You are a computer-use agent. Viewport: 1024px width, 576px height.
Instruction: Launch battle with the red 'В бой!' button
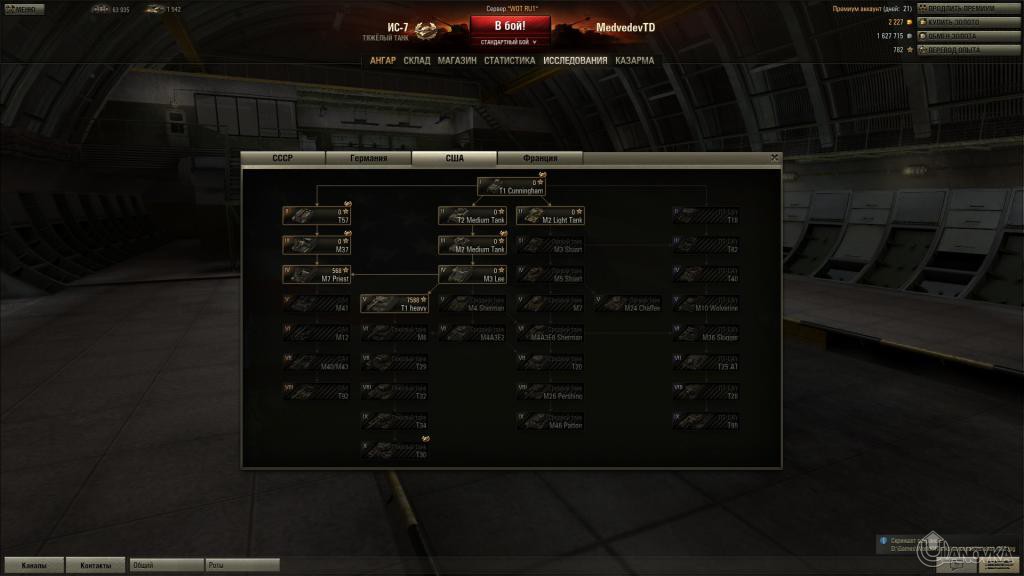click(510, 26)
